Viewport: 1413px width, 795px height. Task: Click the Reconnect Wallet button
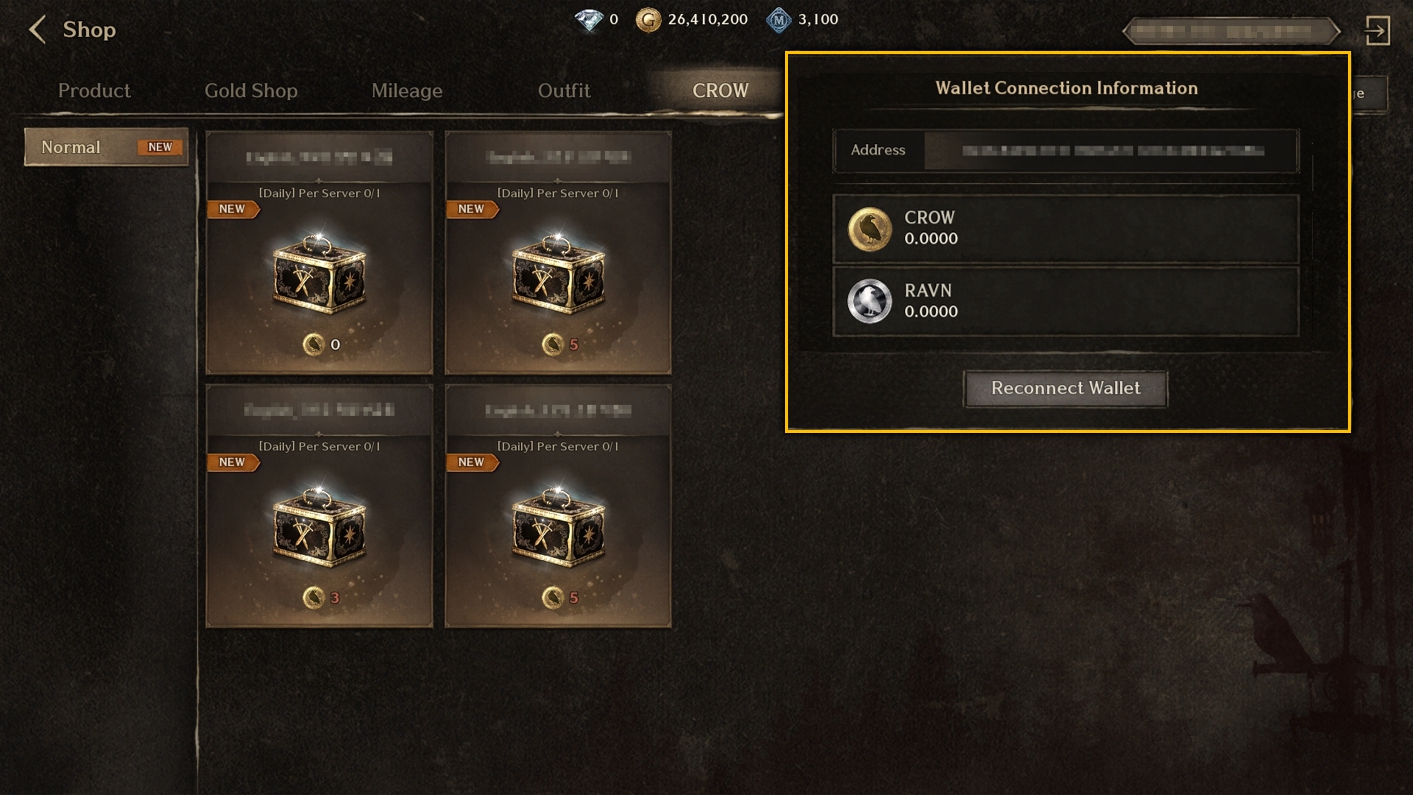[1065, 388]
